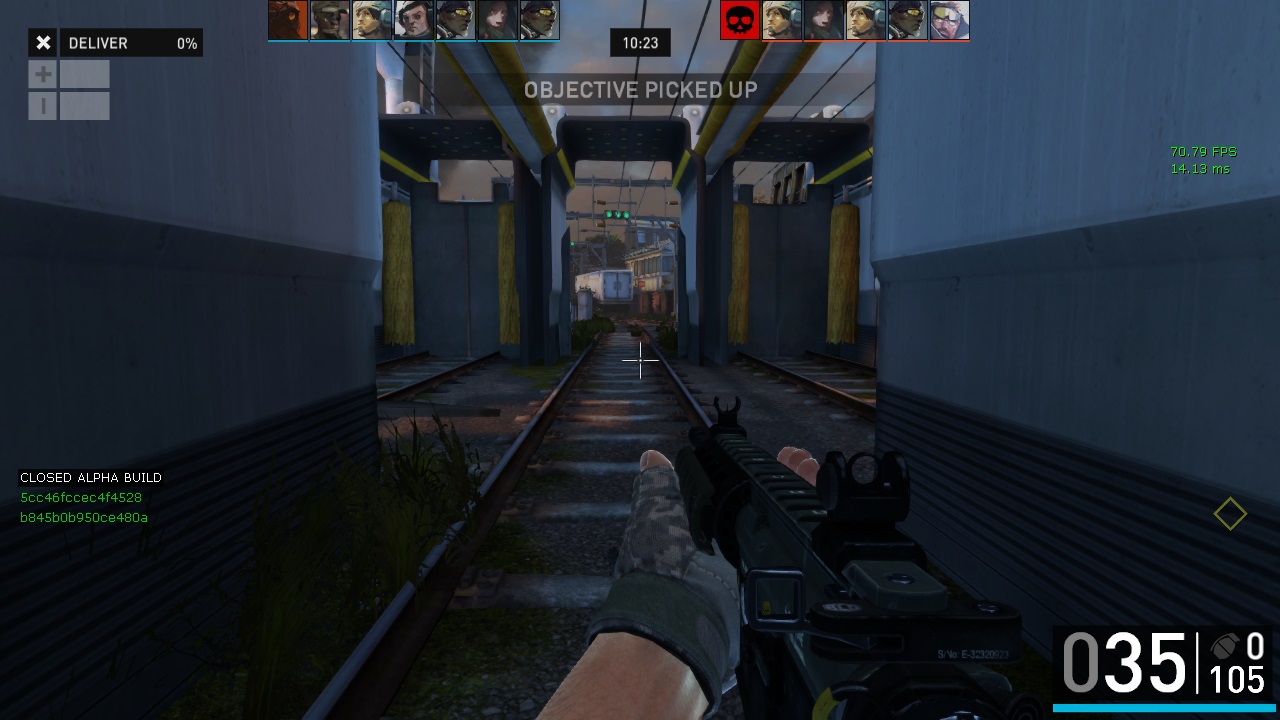The image size is (1280, 720).
Task: Click the X icon beside Deliver
Action: coord(43,43)
